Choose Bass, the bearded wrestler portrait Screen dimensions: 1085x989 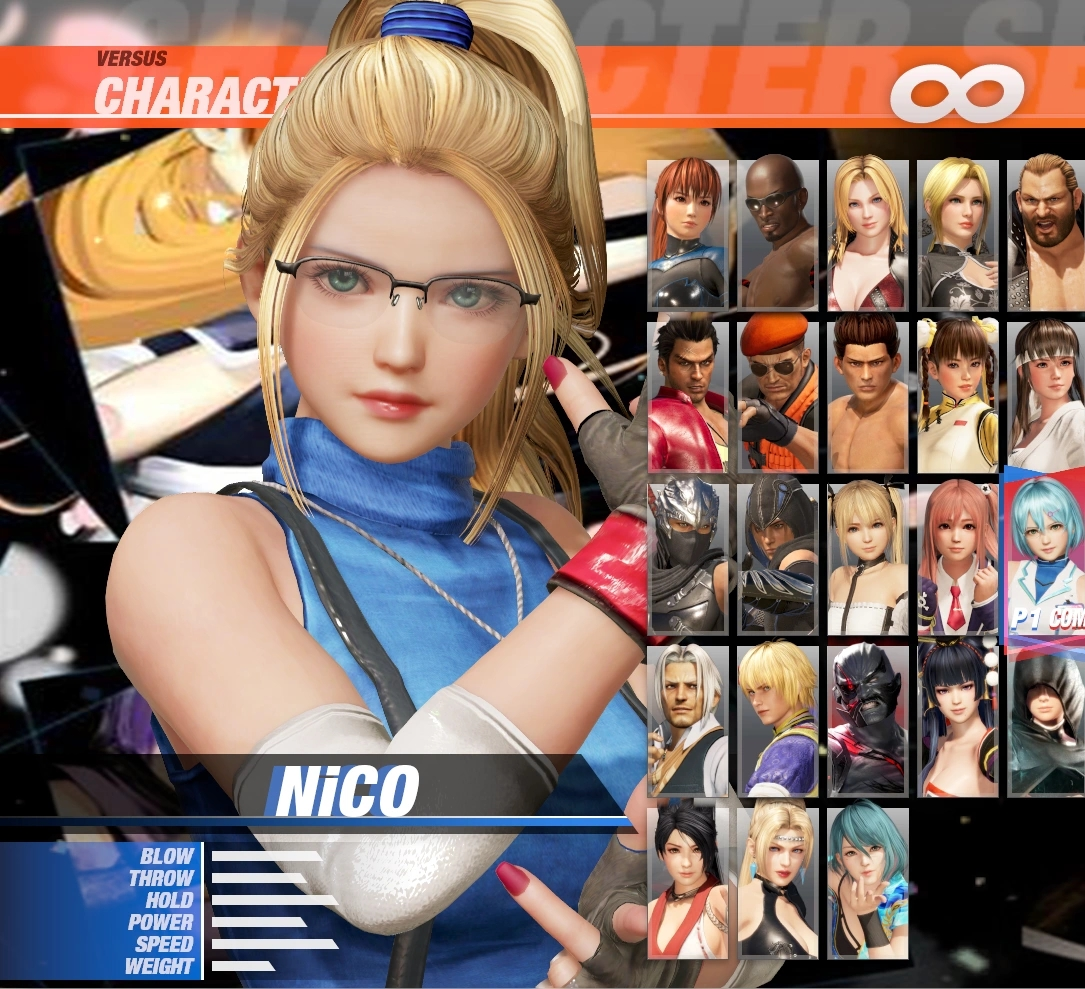click(1045, 234)
